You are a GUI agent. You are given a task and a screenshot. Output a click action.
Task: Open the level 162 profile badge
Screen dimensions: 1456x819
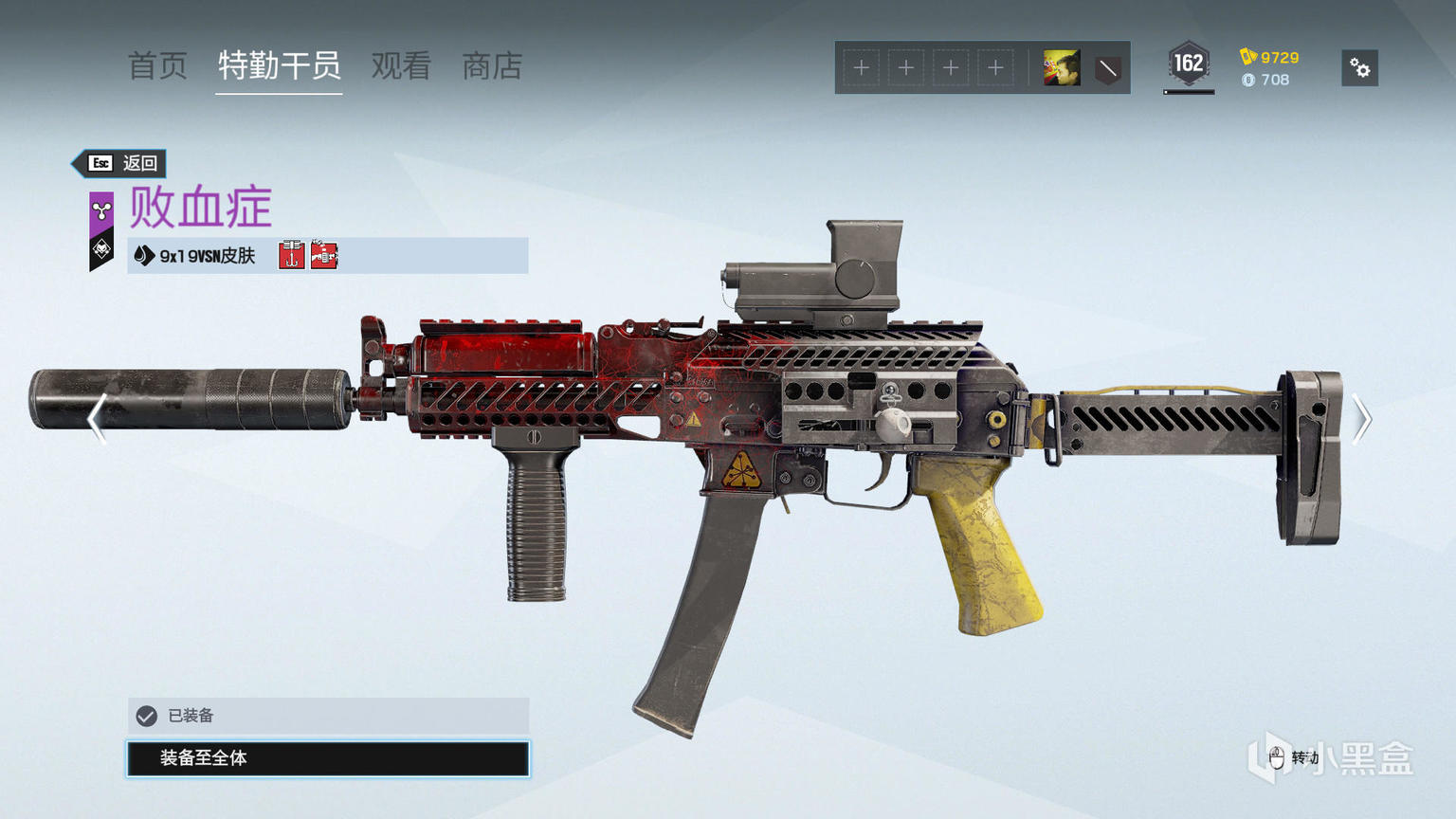(x=1188, y=64)
